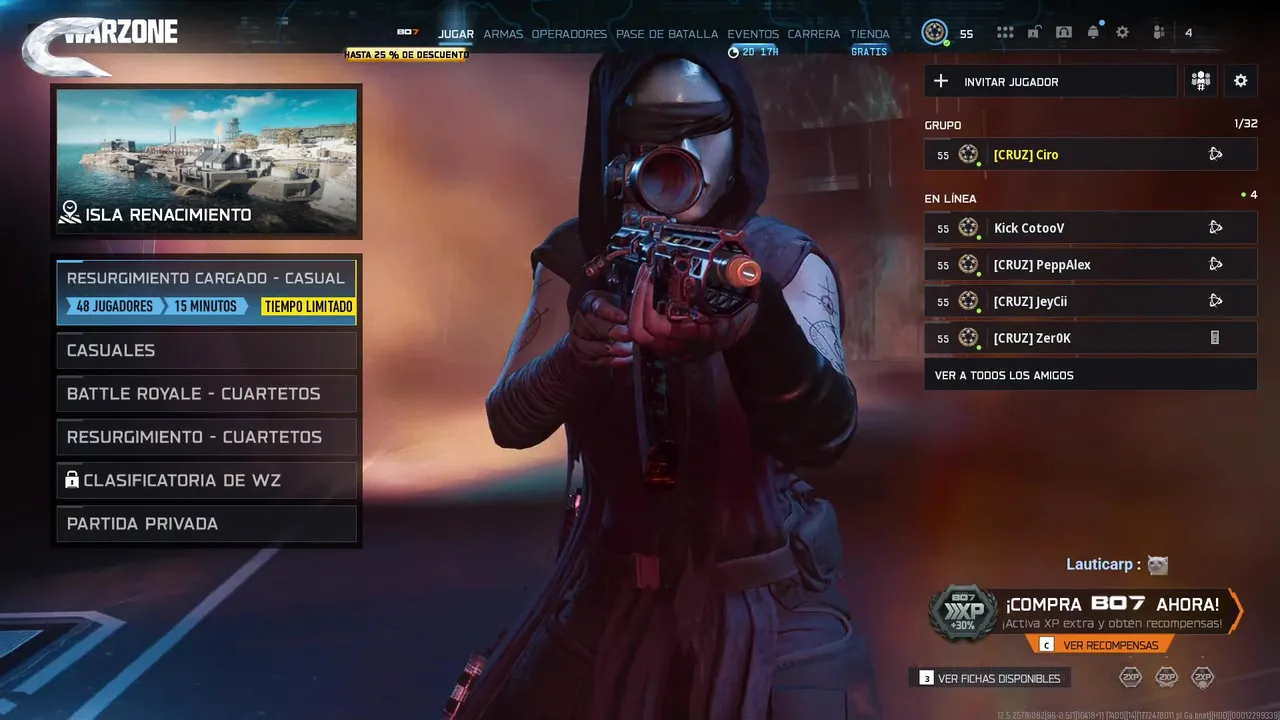Select Resurgimiento Cargado - Casual mode
This screenshot has height=720, width=1280.
(206, 292)
